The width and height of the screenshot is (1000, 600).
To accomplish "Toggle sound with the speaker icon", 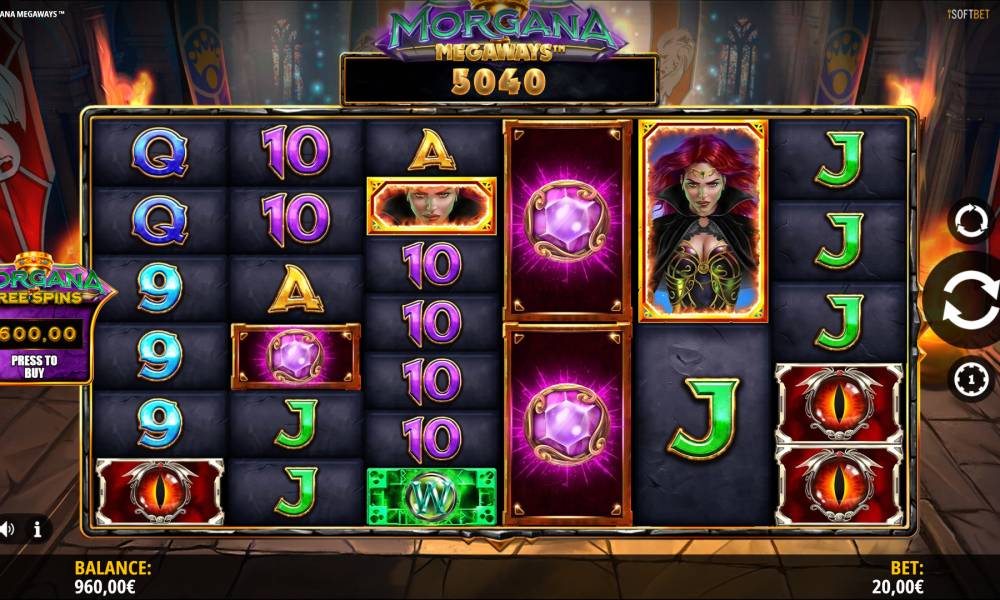I will pyautogui.click(x=7, y=529).
